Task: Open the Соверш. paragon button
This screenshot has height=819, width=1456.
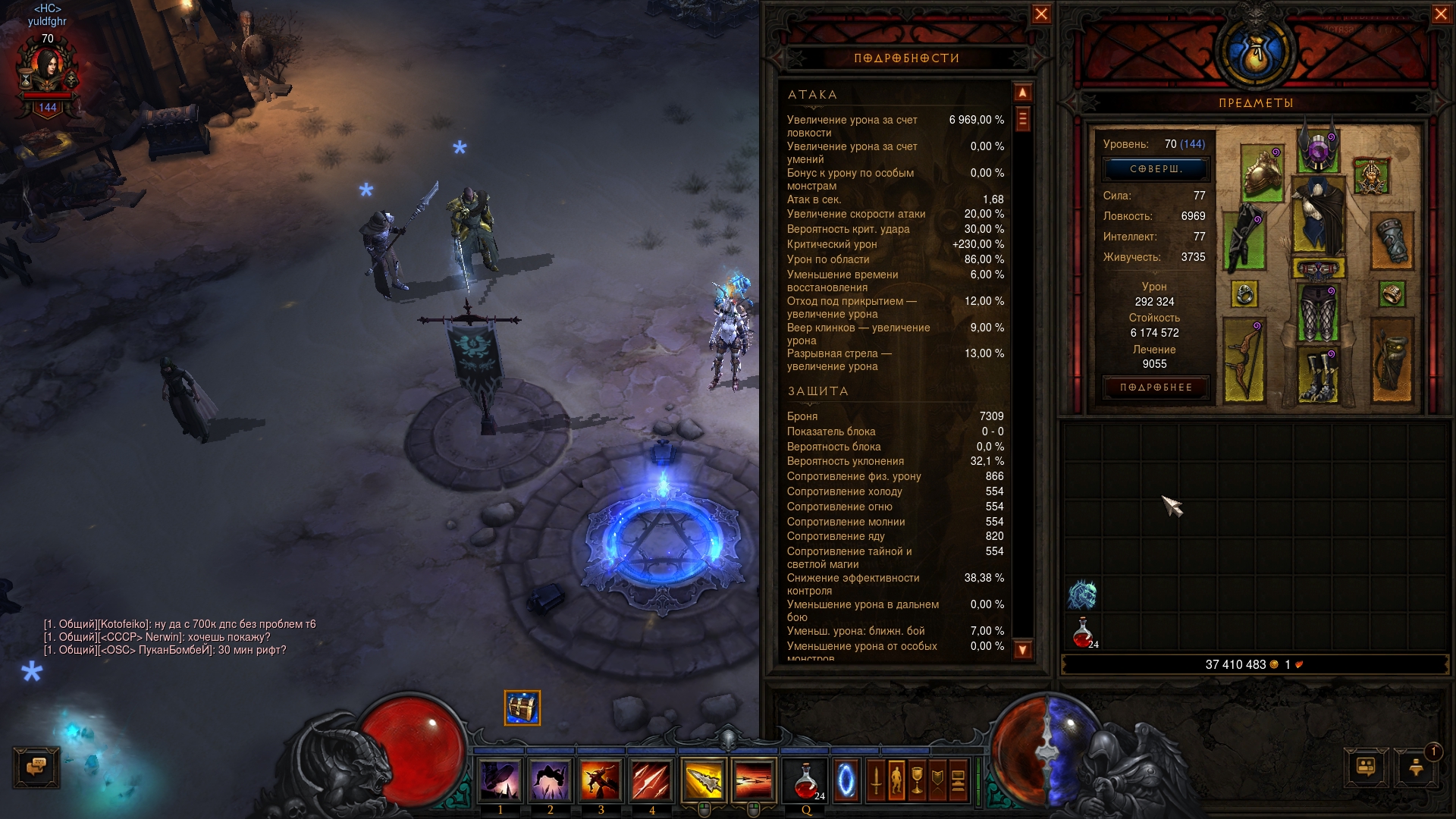Action: (x=1156, y=169)
